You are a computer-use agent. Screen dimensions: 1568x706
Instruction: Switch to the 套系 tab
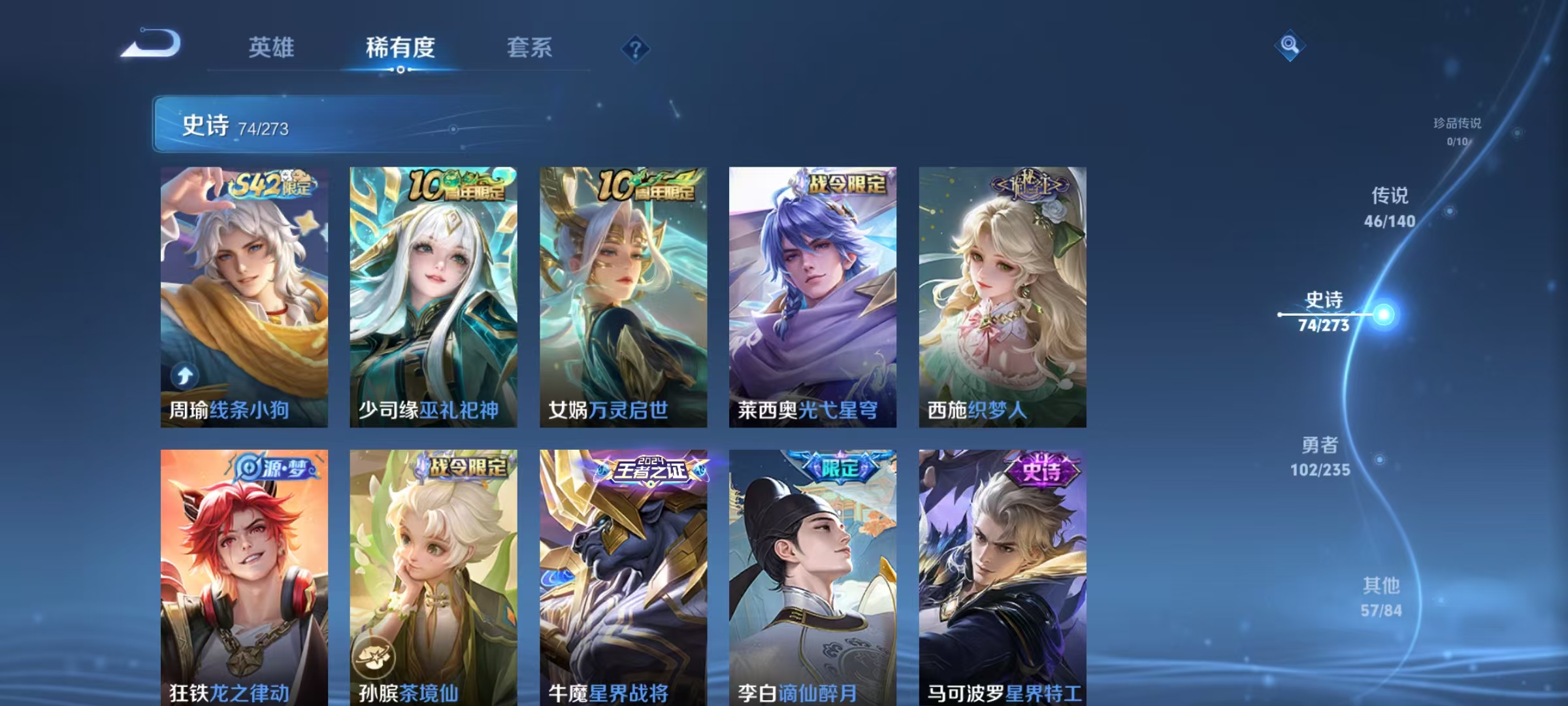coord(529,48)
